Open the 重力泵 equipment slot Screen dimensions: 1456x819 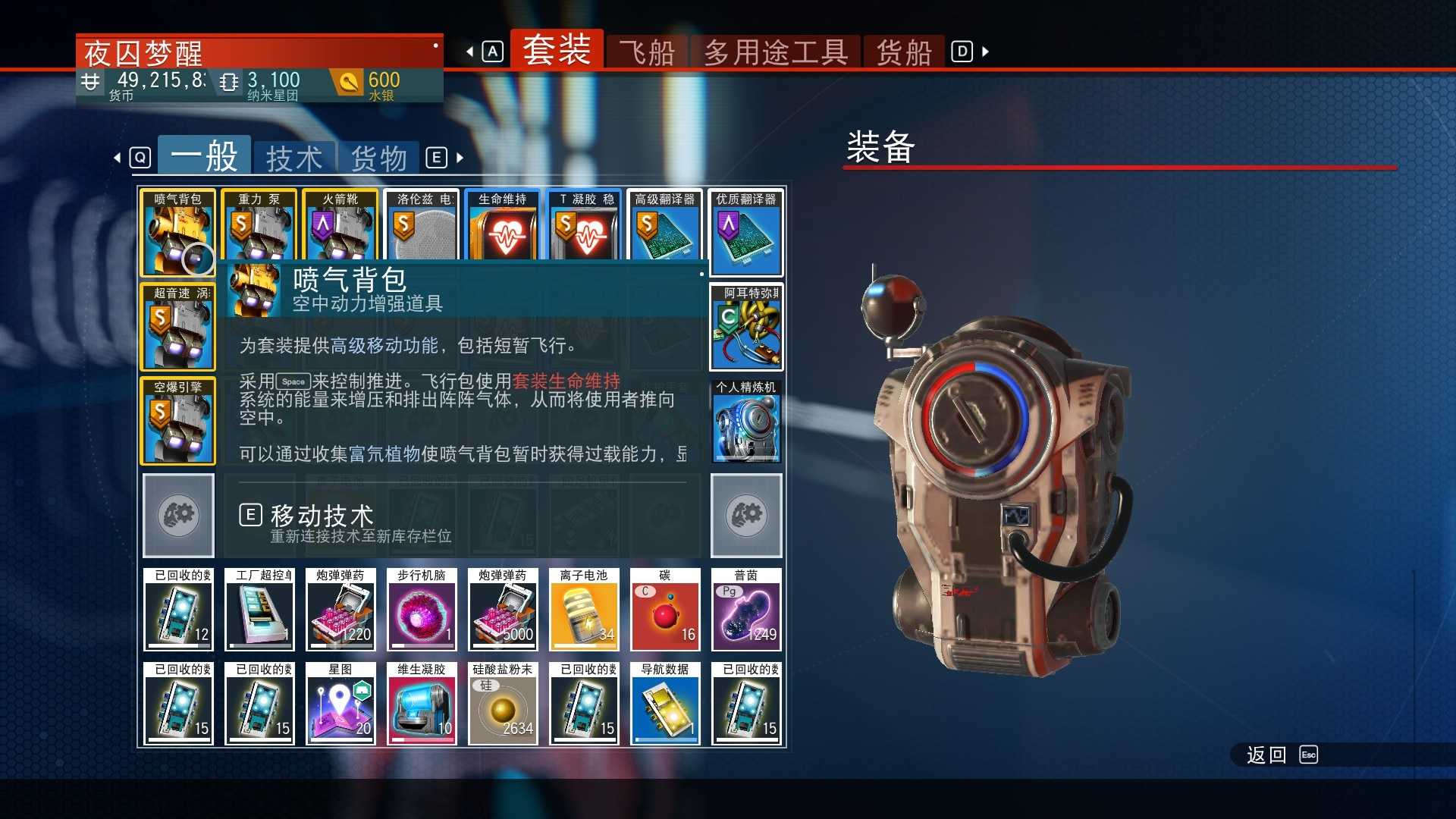(259, 231)
